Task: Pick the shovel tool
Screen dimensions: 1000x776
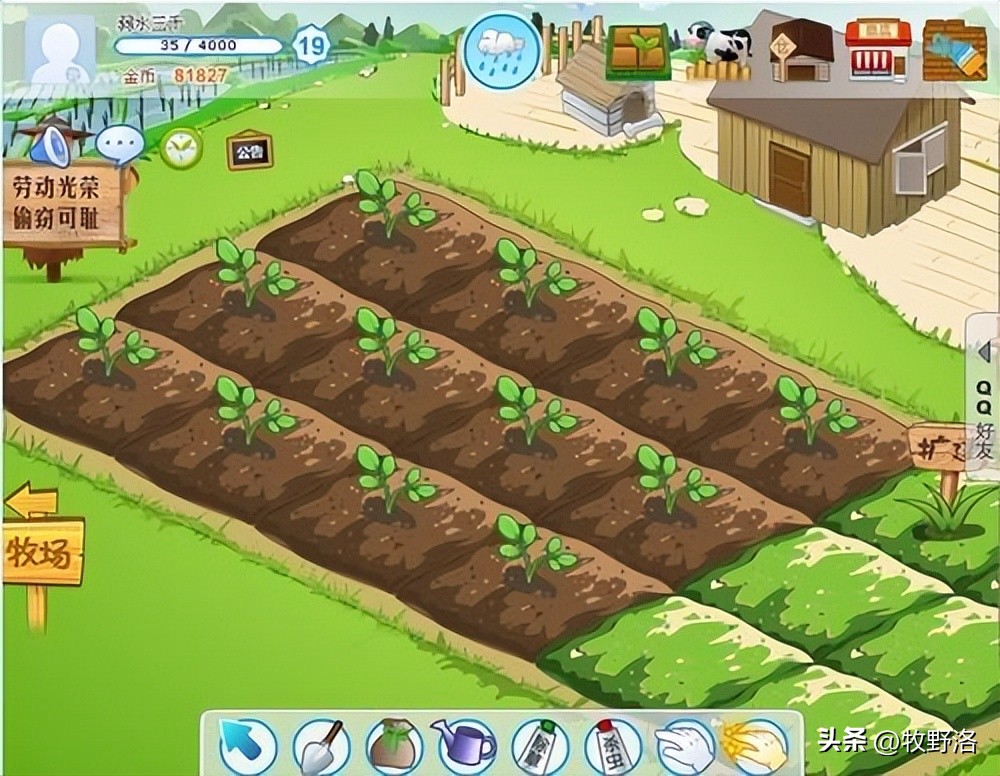Action: click(320, 745)
